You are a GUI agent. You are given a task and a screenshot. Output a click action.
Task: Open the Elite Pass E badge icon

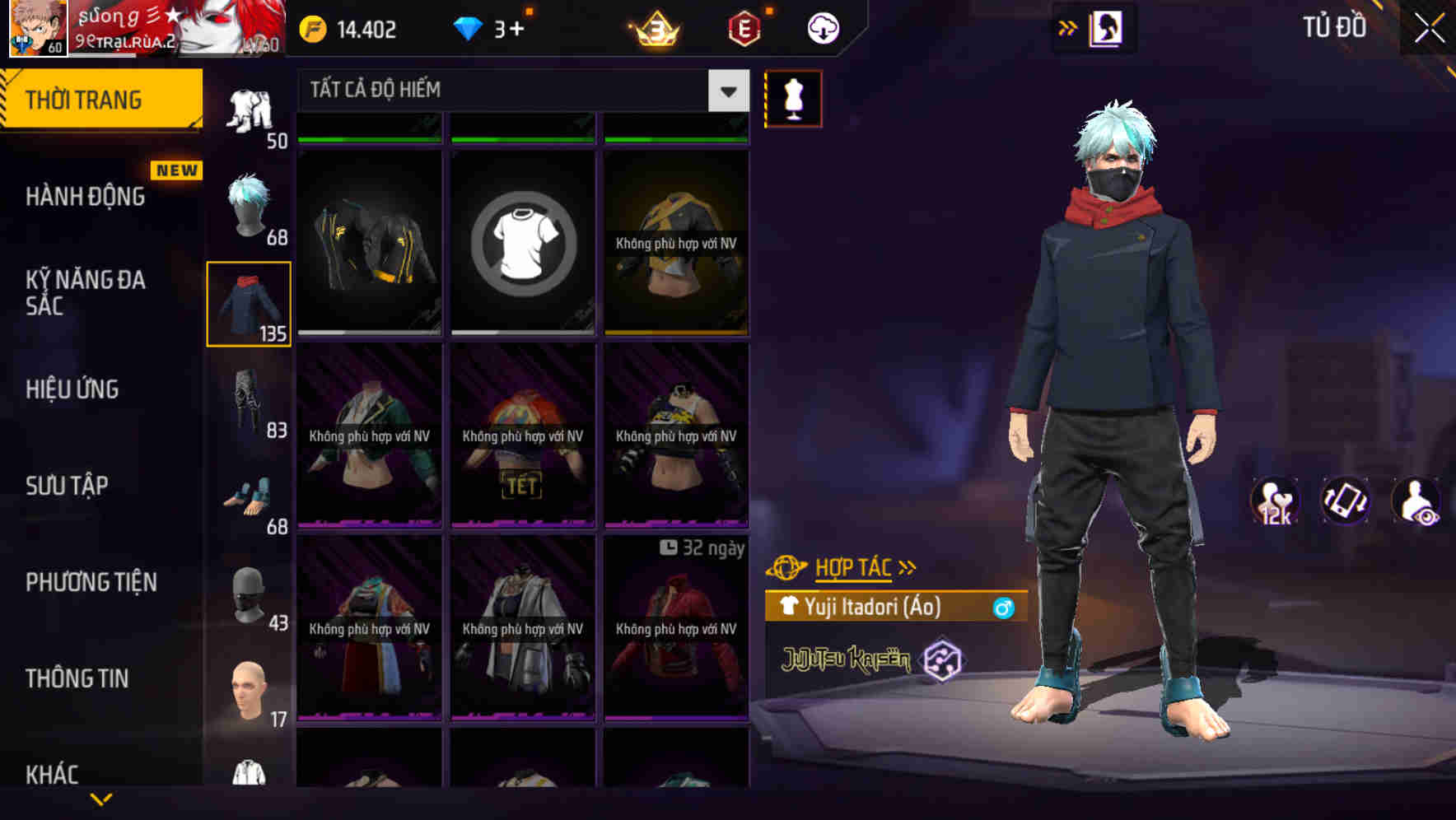(741, 26)
